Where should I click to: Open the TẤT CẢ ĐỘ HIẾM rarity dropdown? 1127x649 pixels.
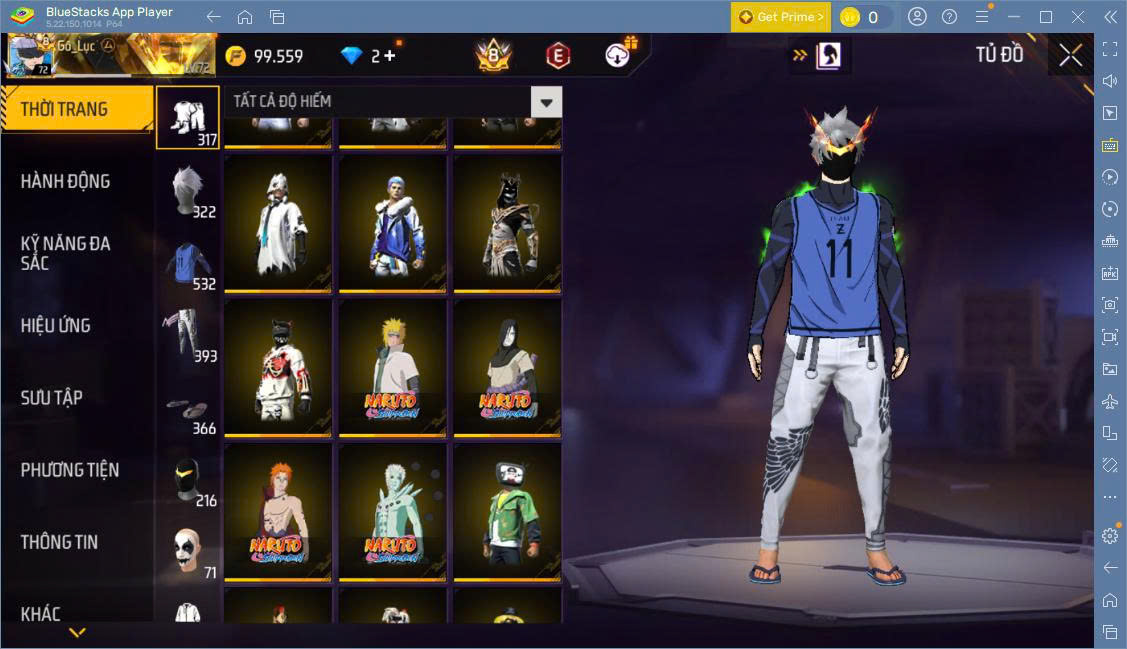[x=546, y=101]
